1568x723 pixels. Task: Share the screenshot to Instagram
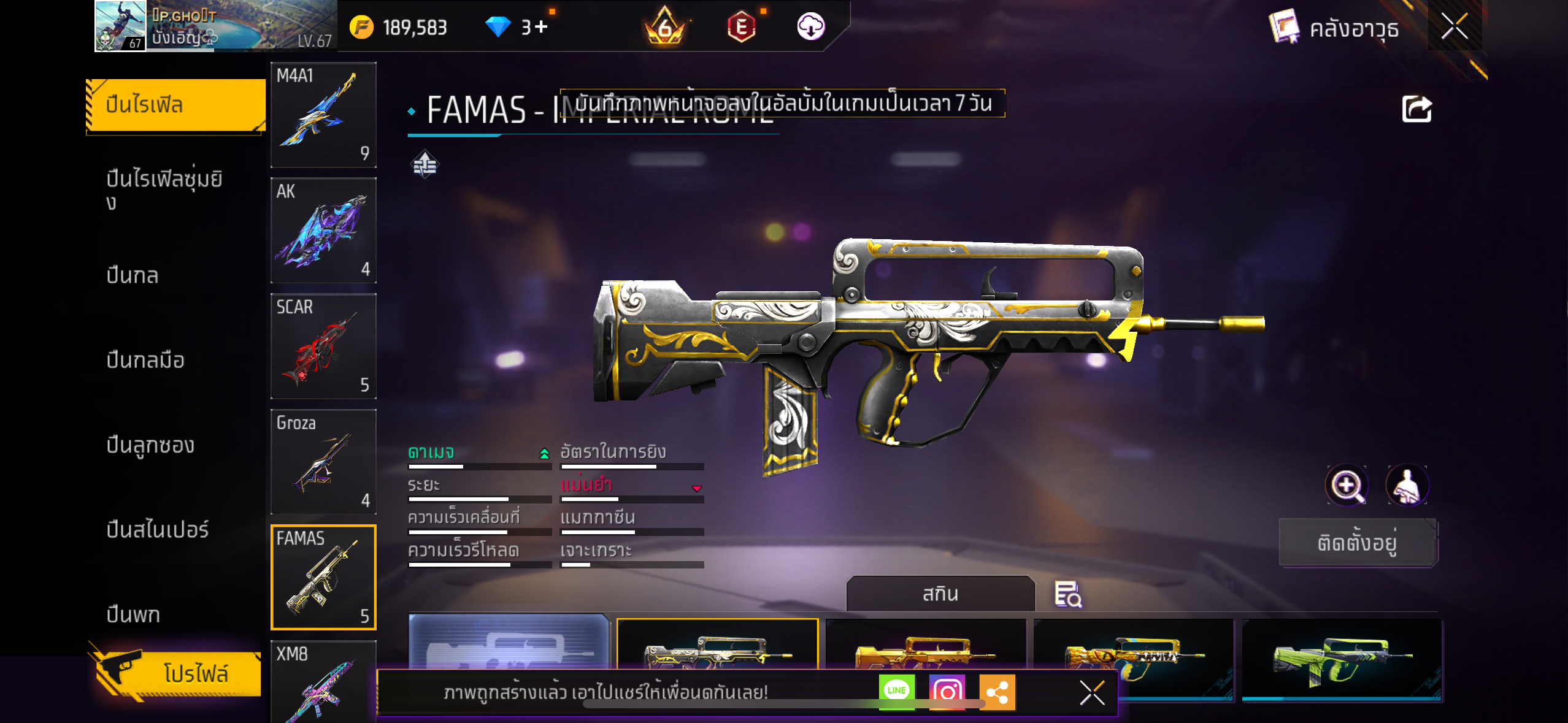[947, 691]
